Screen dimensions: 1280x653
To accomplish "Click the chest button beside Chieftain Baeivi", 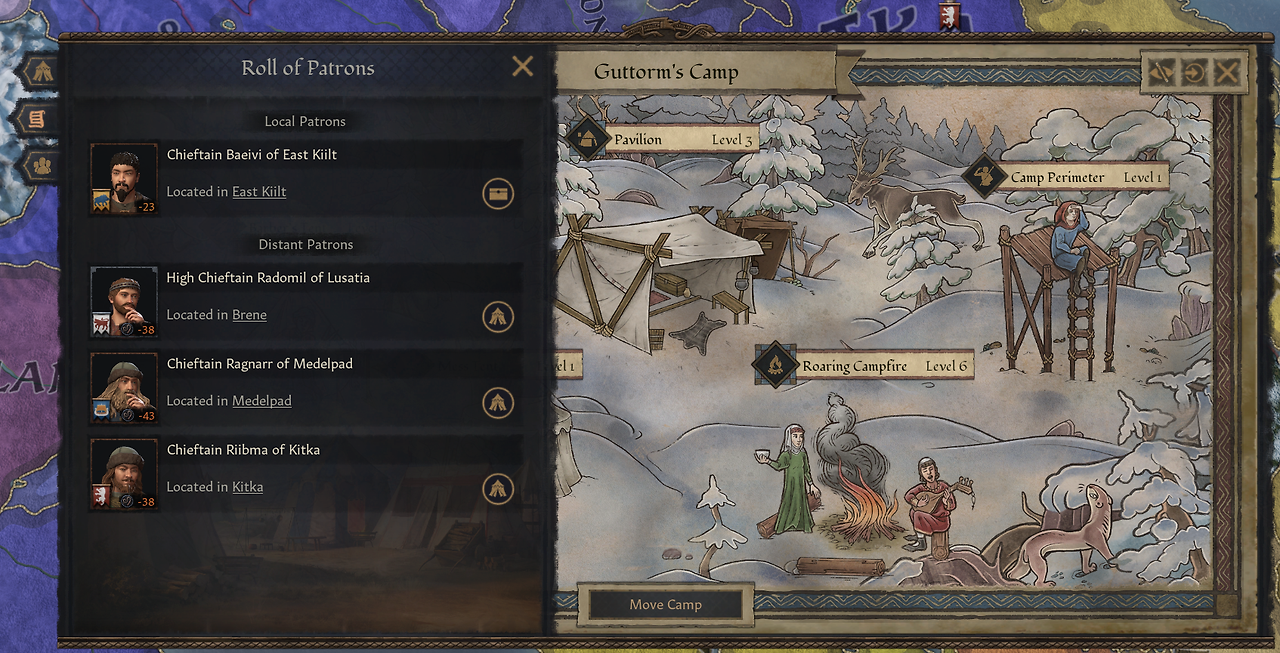I will pos(498,193).
